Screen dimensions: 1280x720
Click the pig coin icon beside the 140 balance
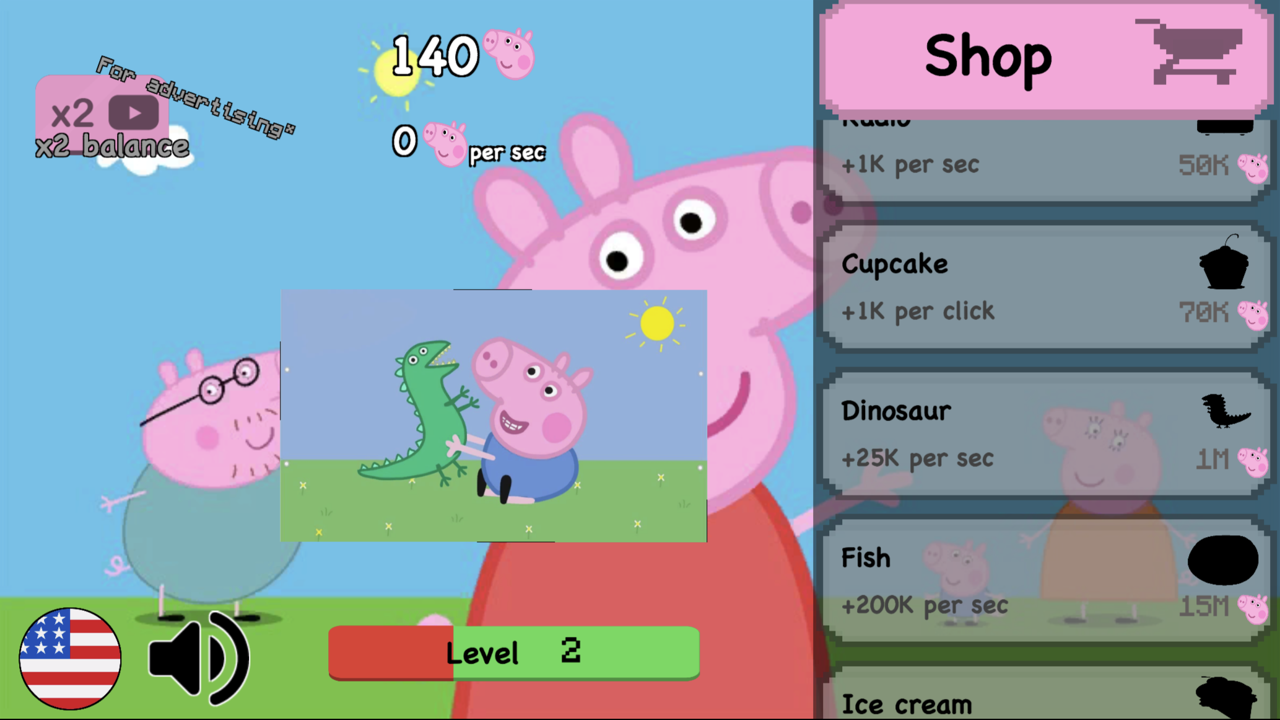(510, 53)
